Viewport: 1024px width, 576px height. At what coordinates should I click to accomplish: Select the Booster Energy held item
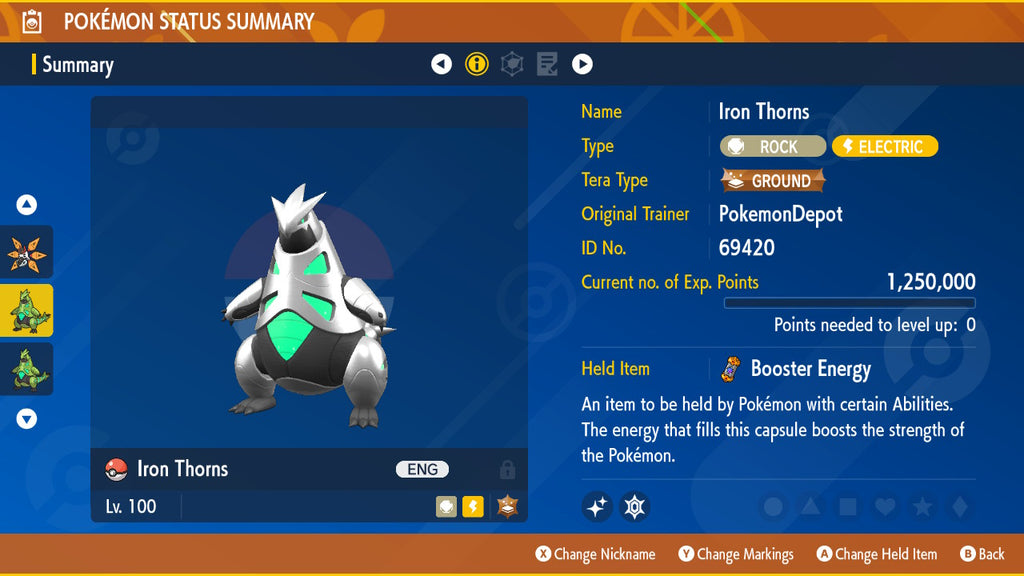point(796,369)
